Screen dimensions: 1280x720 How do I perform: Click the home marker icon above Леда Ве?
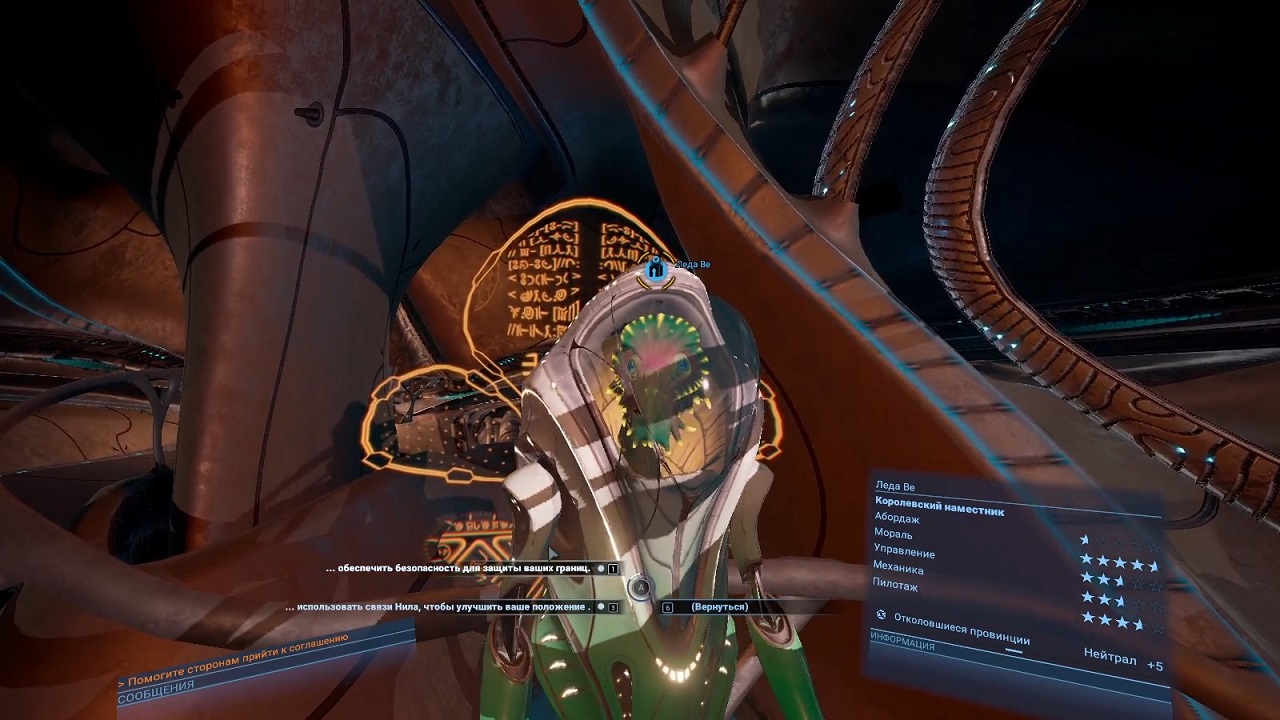click(x=656, y=269)
